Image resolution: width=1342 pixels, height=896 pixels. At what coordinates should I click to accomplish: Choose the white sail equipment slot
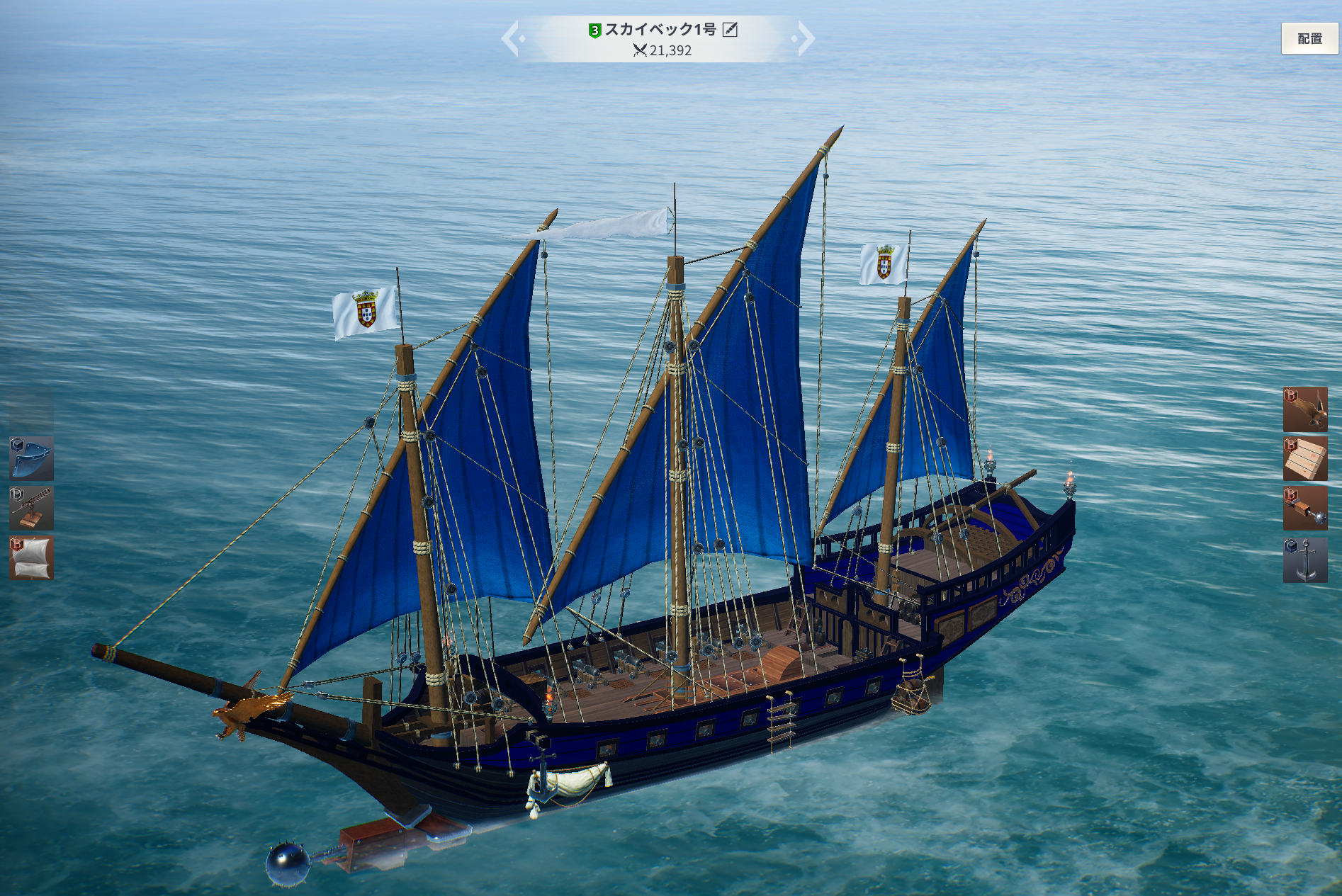31,557
